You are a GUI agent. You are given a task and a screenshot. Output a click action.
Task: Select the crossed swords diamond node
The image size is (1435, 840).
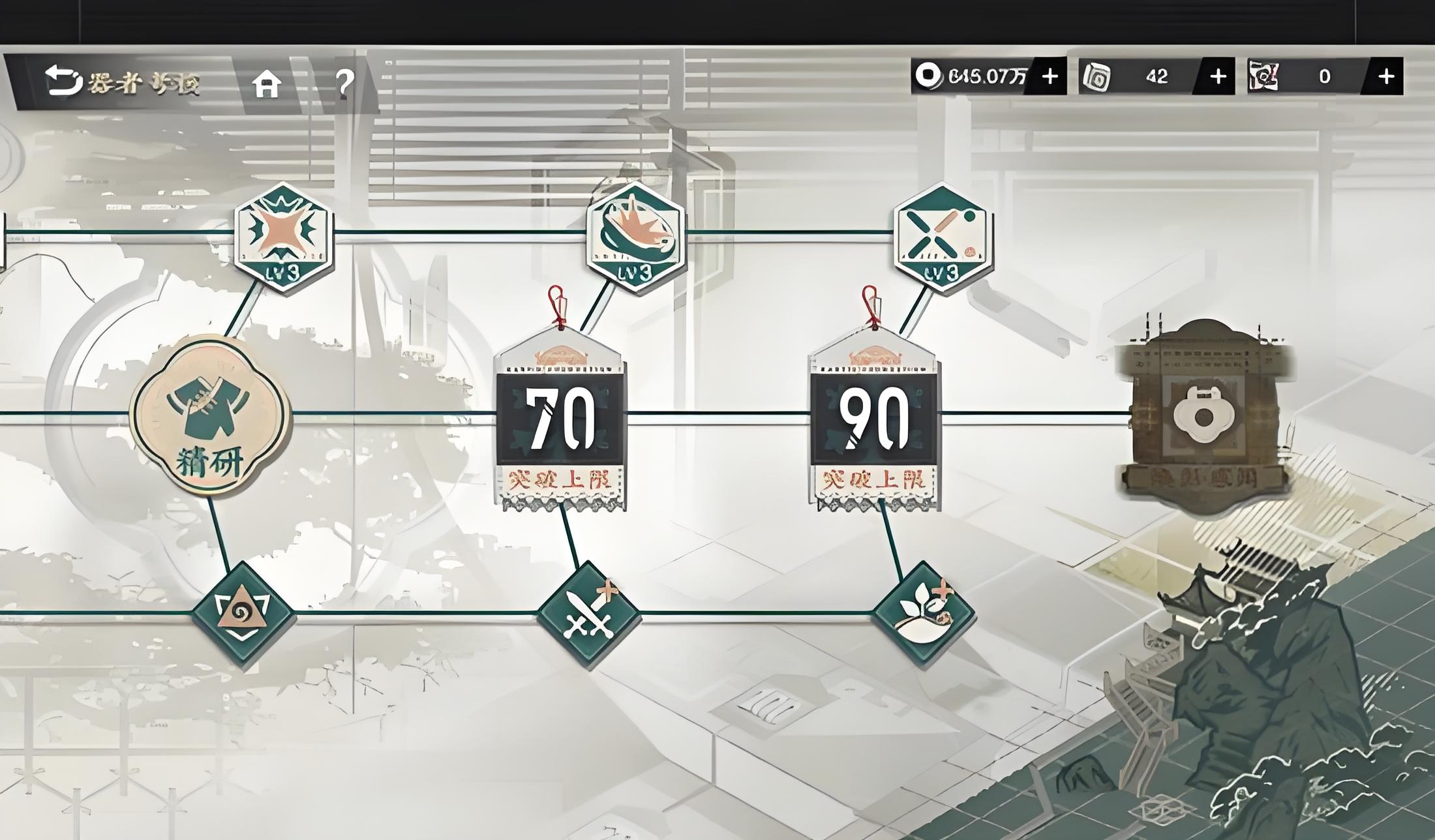588,614
